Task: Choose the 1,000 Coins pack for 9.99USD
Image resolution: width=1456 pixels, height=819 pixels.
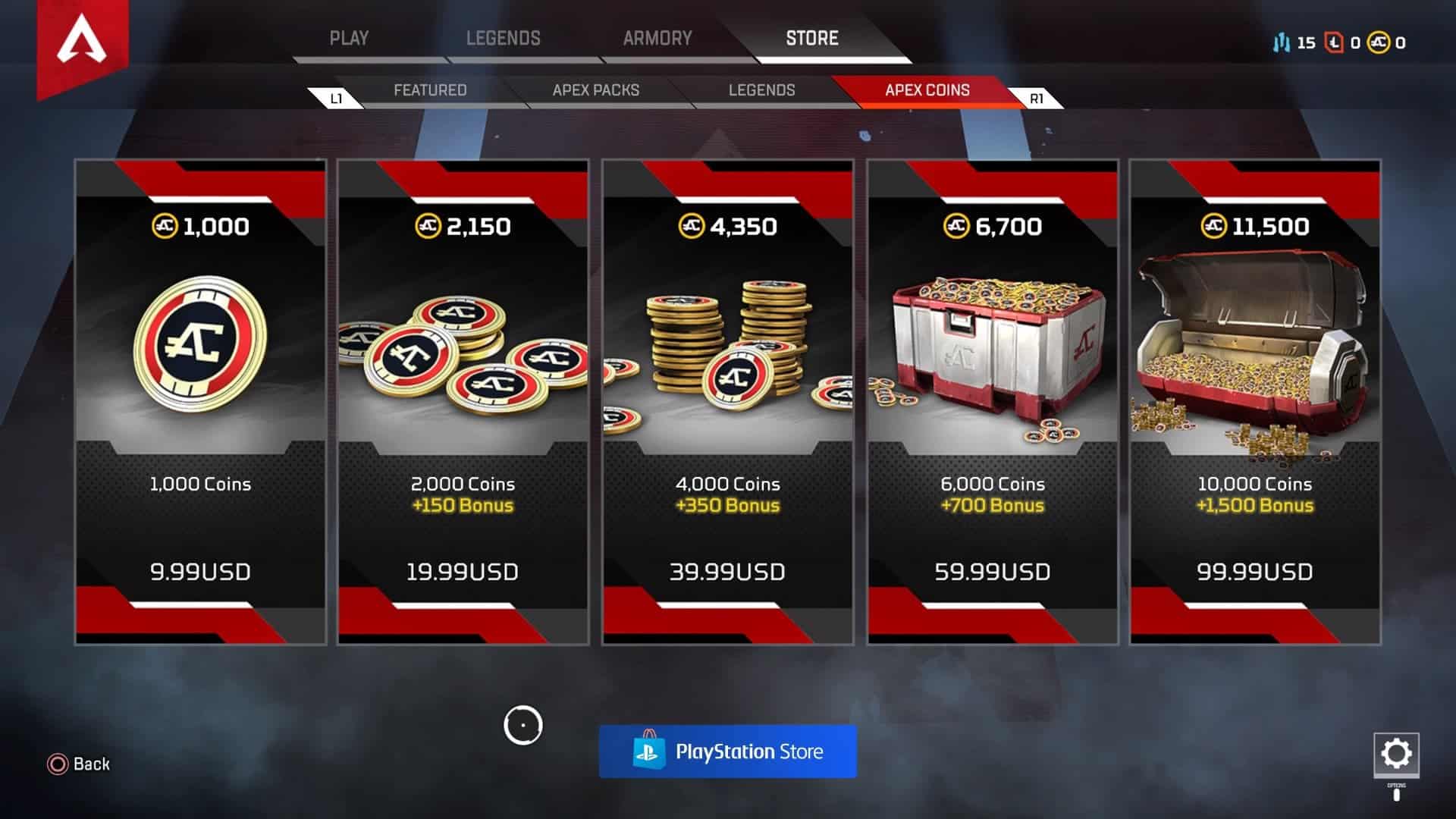Action: point(200,402)
